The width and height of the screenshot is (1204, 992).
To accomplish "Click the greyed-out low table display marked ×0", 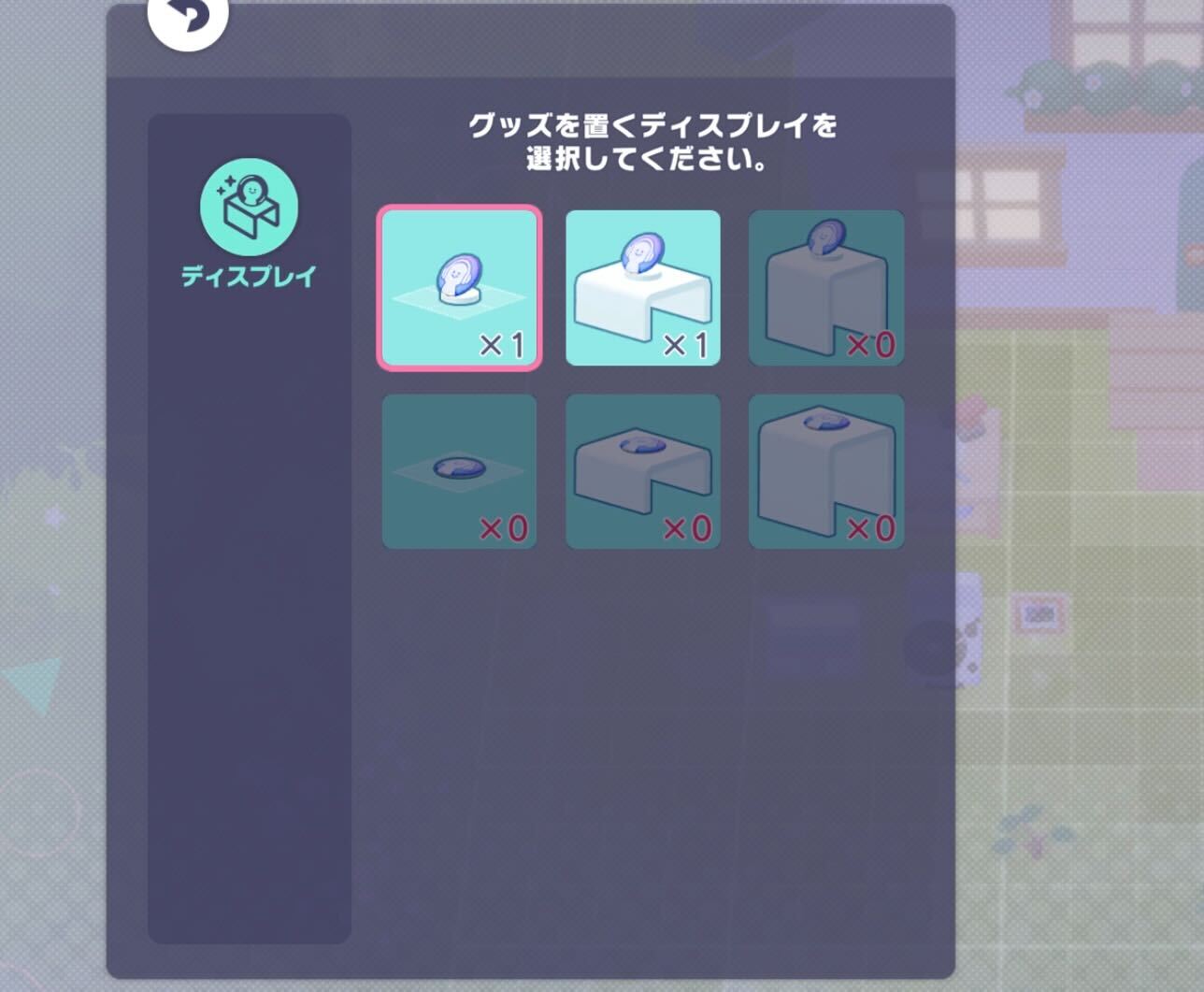I will point(643,469).
